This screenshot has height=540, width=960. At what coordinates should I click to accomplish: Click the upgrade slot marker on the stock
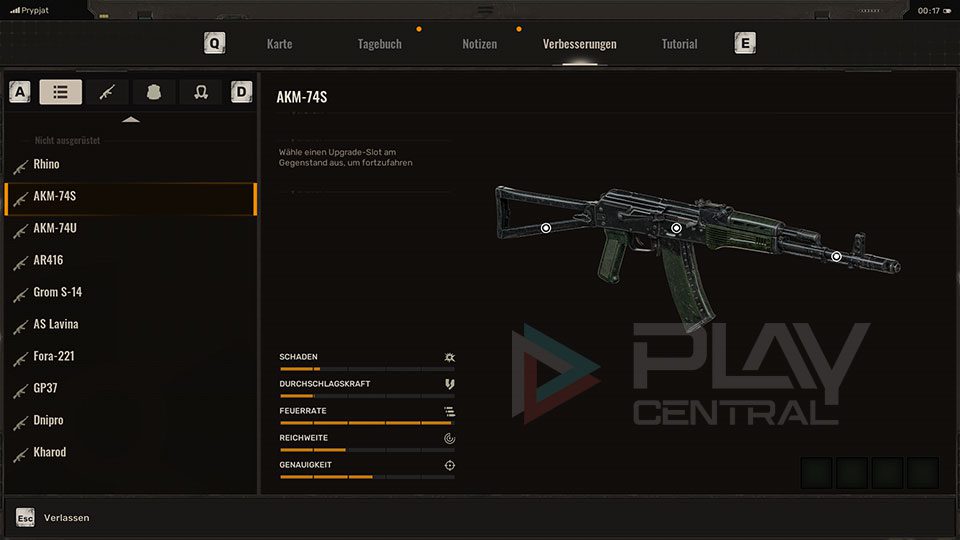[546, 228]
